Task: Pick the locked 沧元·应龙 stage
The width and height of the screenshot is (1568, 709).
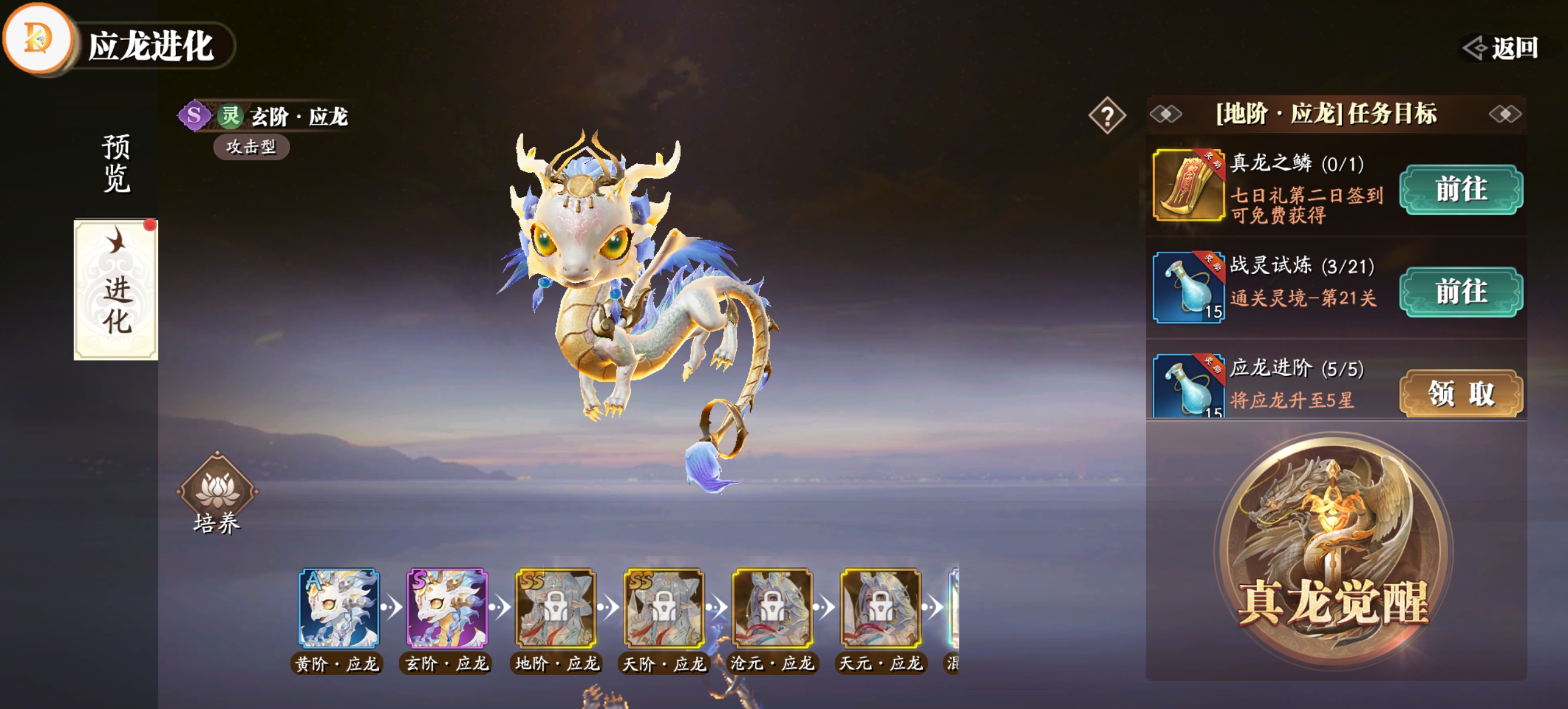Action: coord(772,608)
